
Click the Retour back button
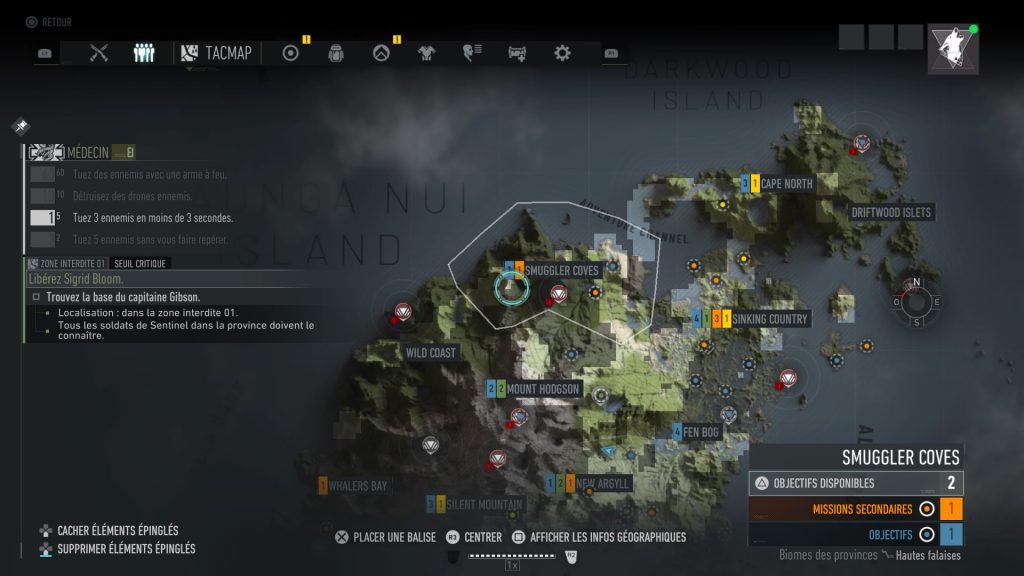tap(48, 22)
